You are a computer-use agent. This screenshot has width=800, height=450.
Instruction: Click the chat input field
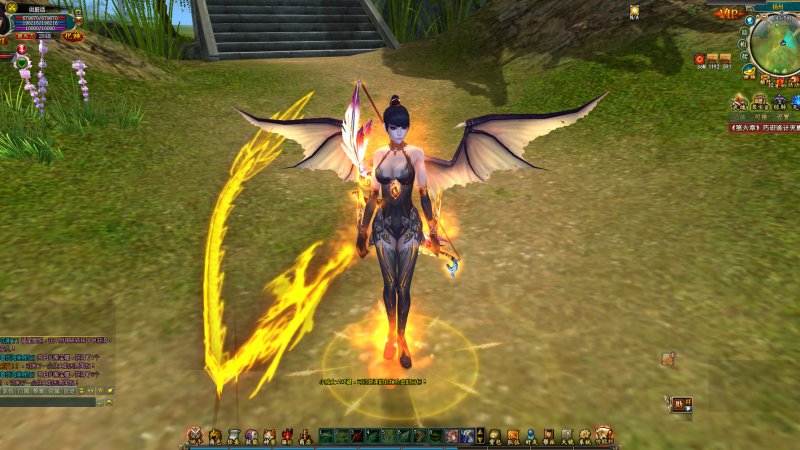pyautogui.click(x=48, y=402)
